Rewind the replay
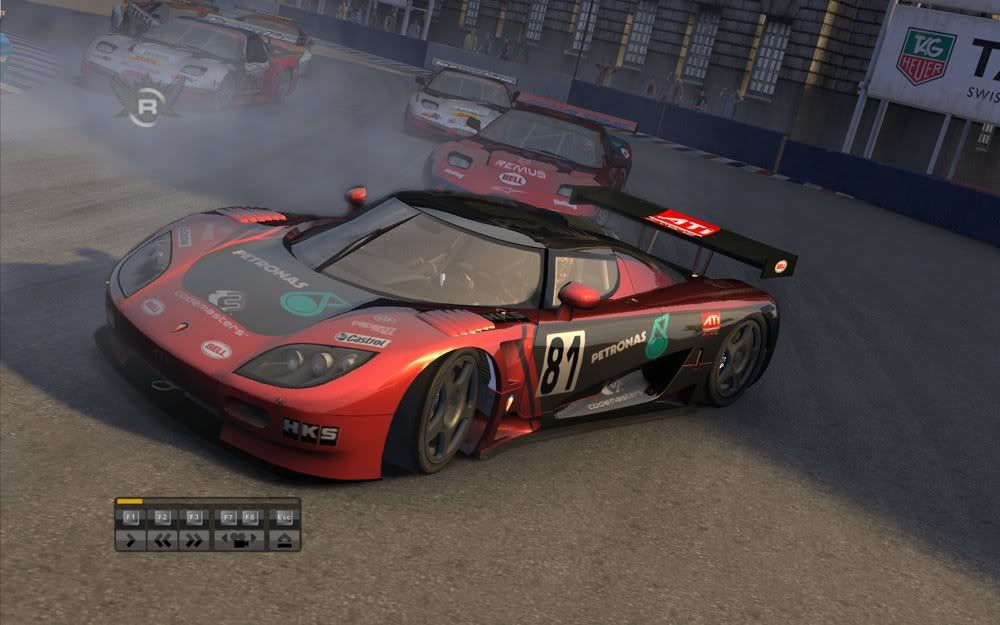 pyautogui.click(x=162, y=540)
